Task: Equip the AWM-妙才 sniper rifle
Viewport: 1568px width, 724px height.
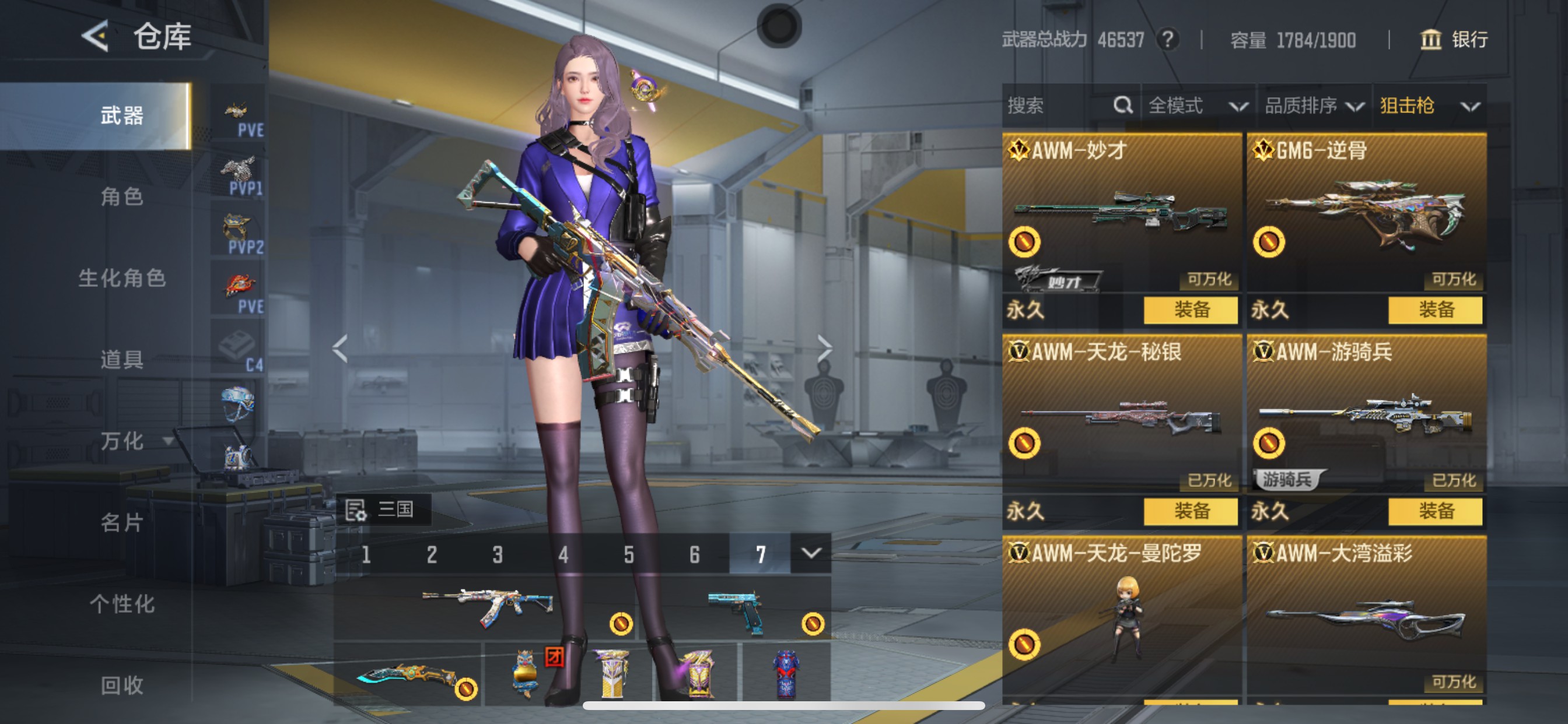Action: click(1190, 310)
